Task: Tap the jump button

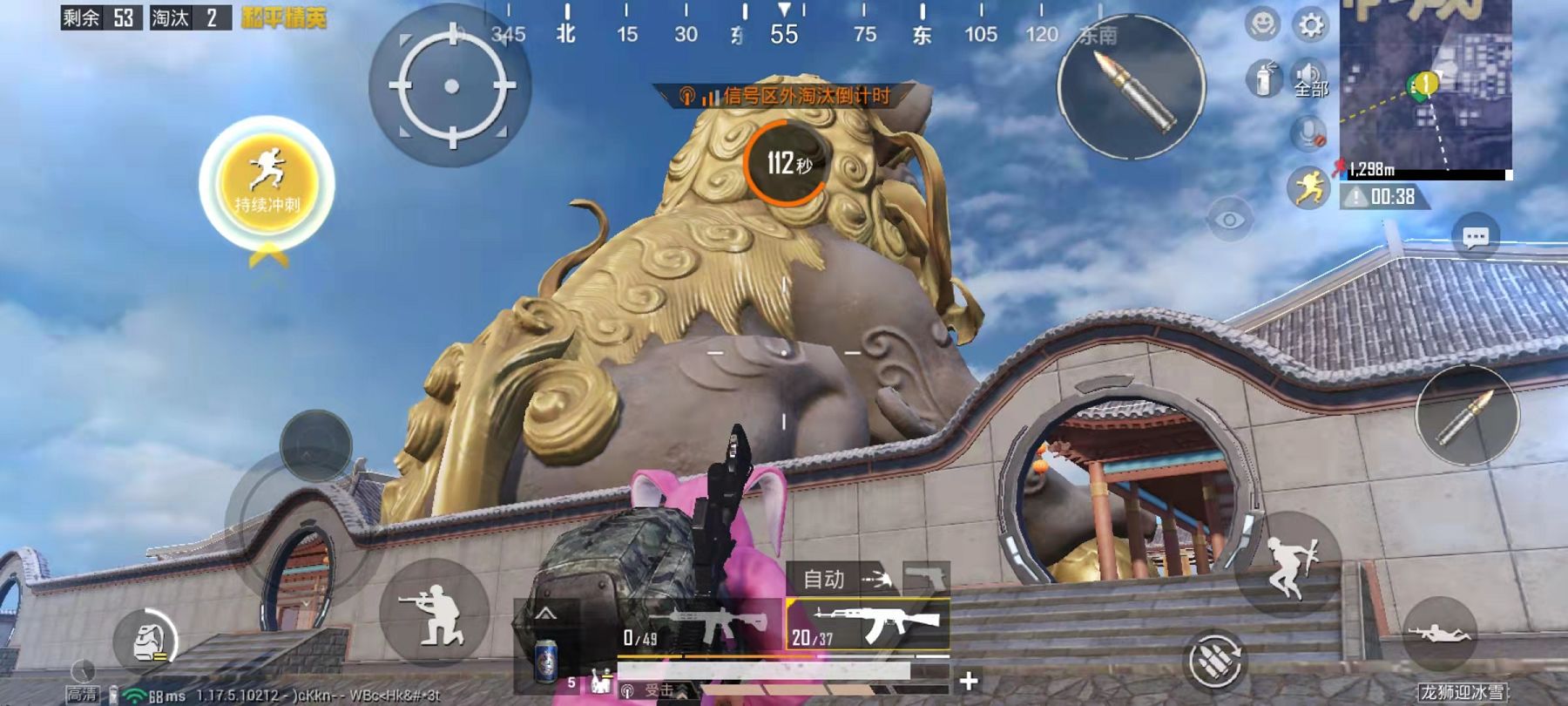Action: [x=1288, y=565]
